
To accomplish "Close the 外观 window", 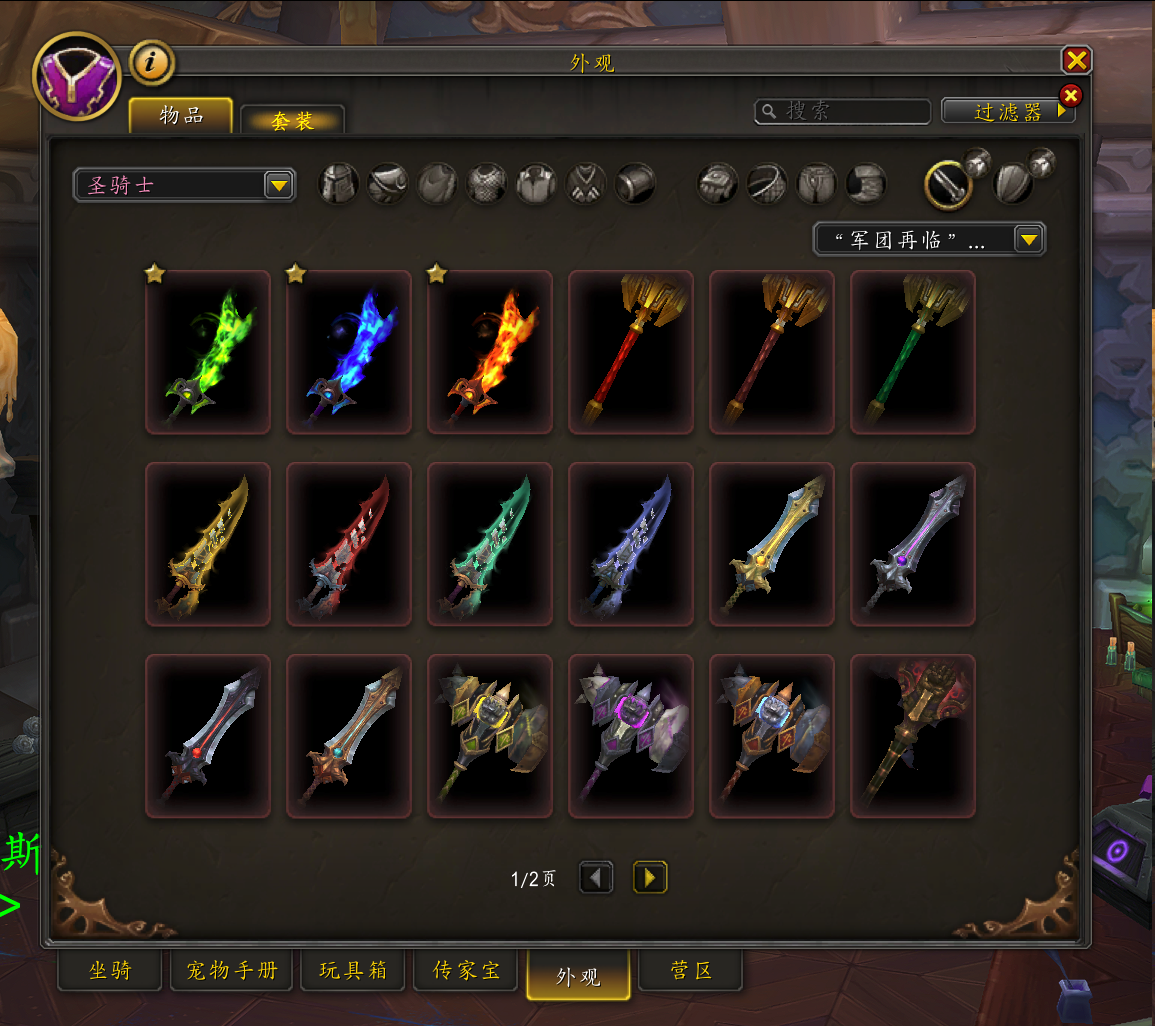I will pyautogui.click(x=1076, y=61).
